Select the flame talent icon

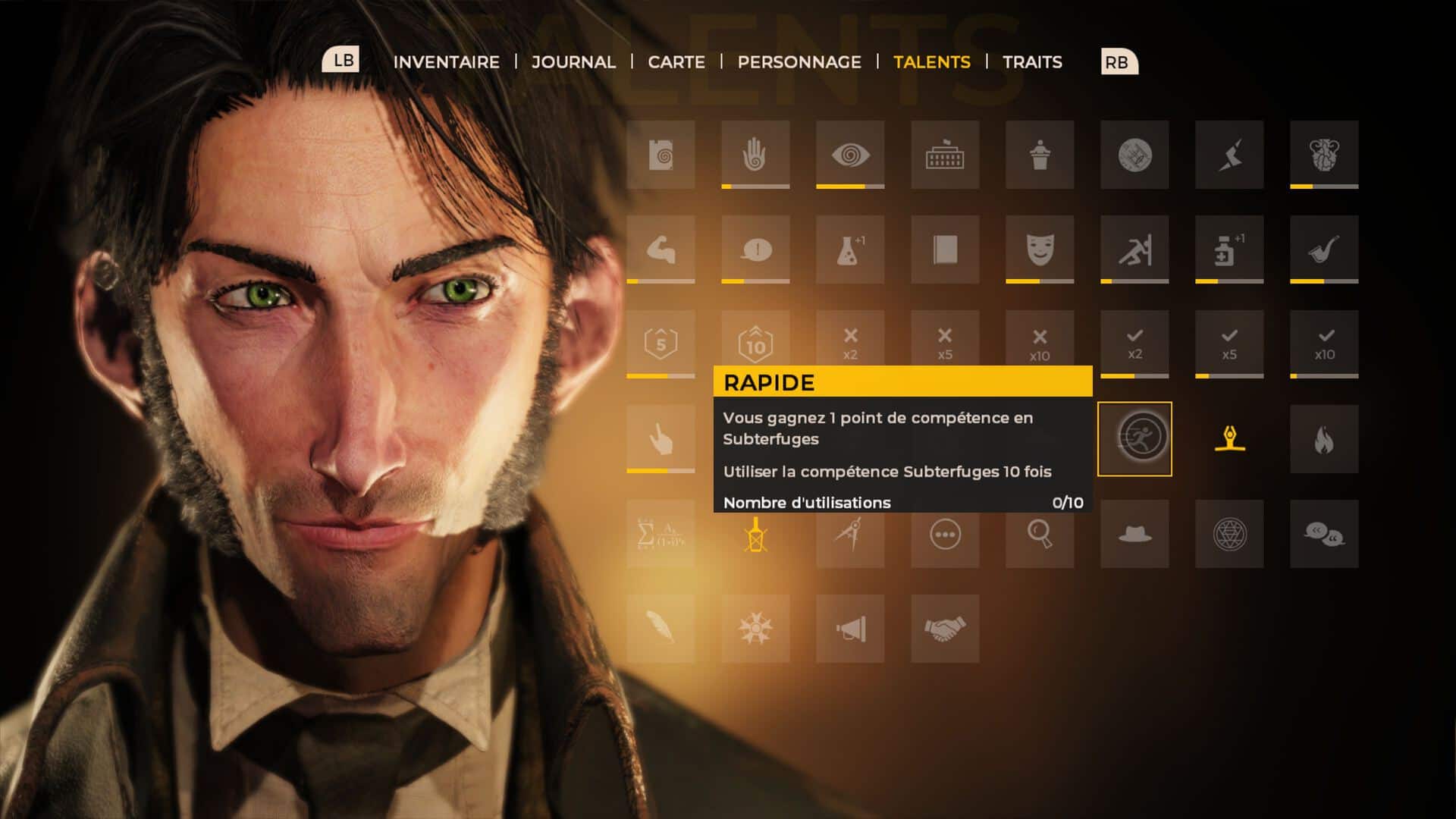coord(1324,439)
